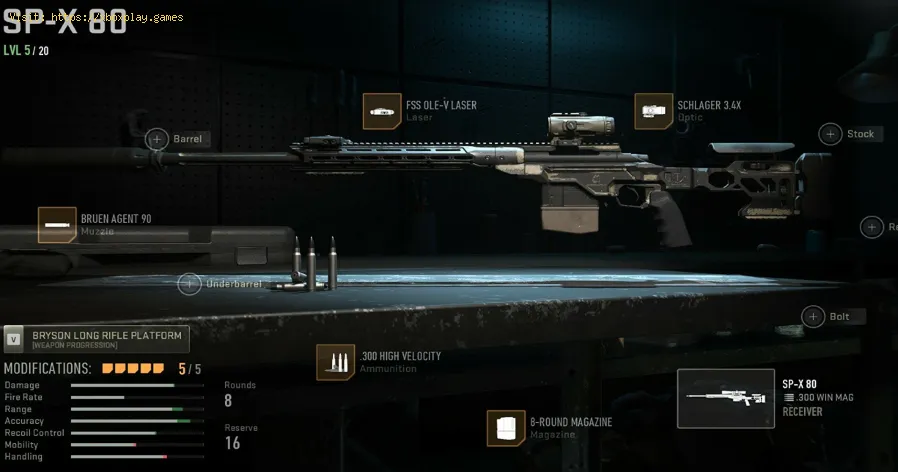Select the Schlager 3.4x optic slot
898x472 pixels.
[654, 111]
